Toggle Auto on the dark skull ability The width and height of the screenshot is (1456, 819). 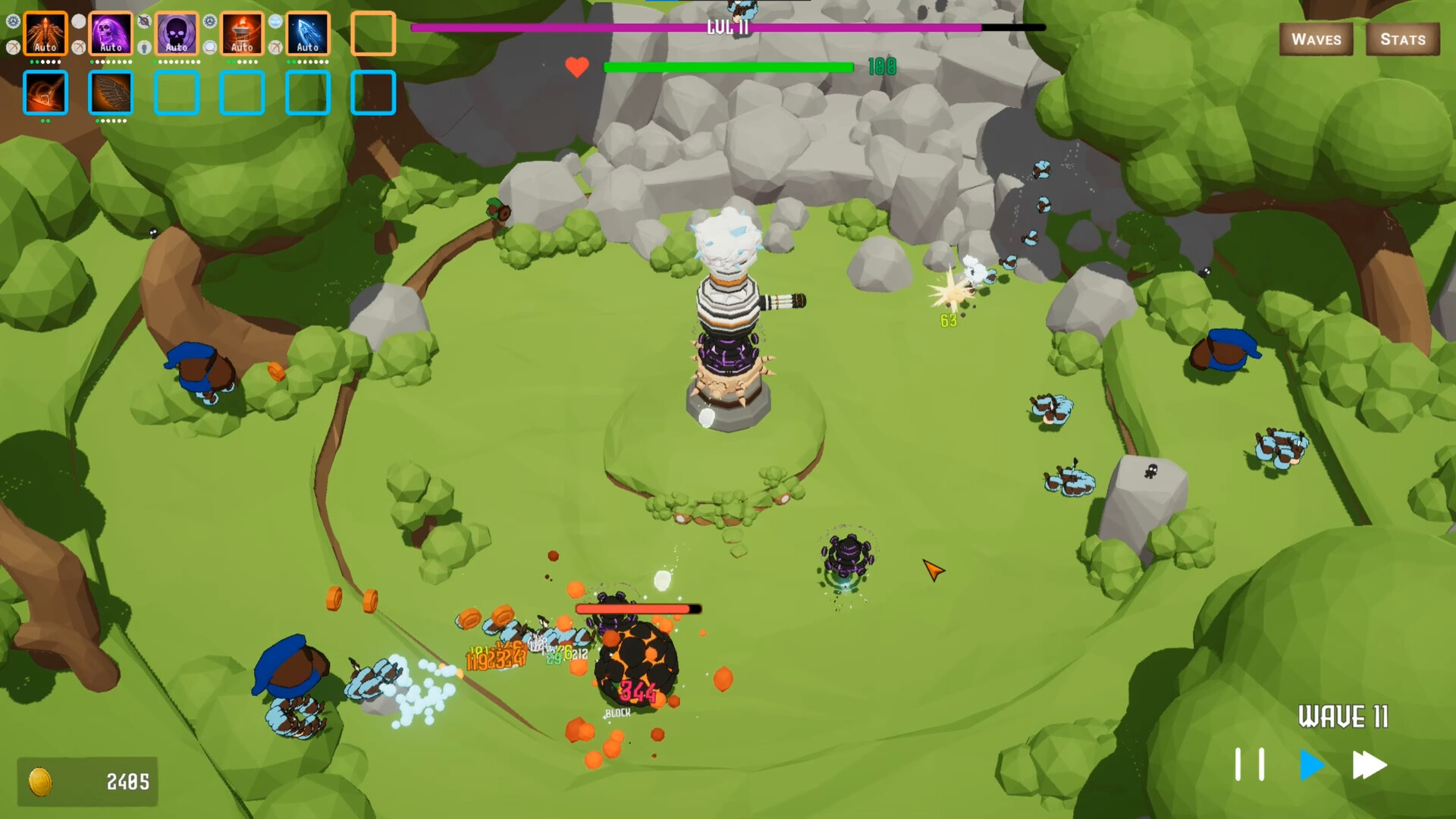tap(176, 46)
